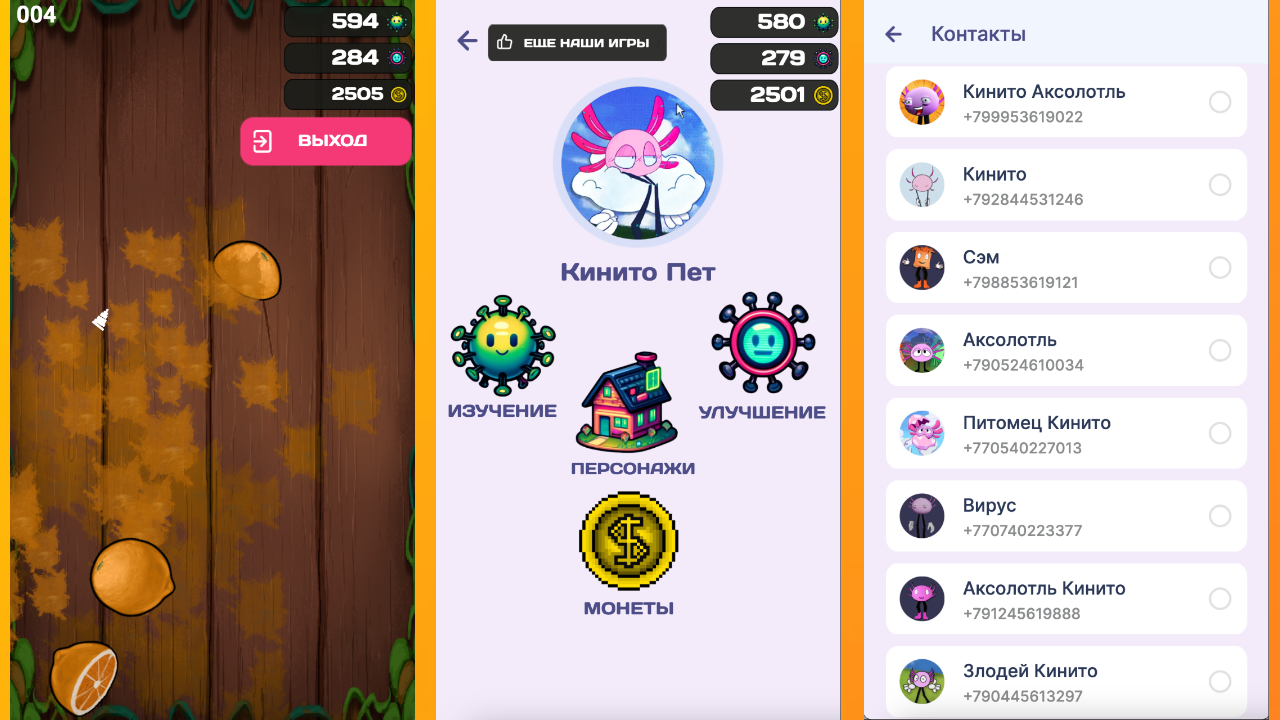Click the green virus currency counter showing 594

[347, 21]
